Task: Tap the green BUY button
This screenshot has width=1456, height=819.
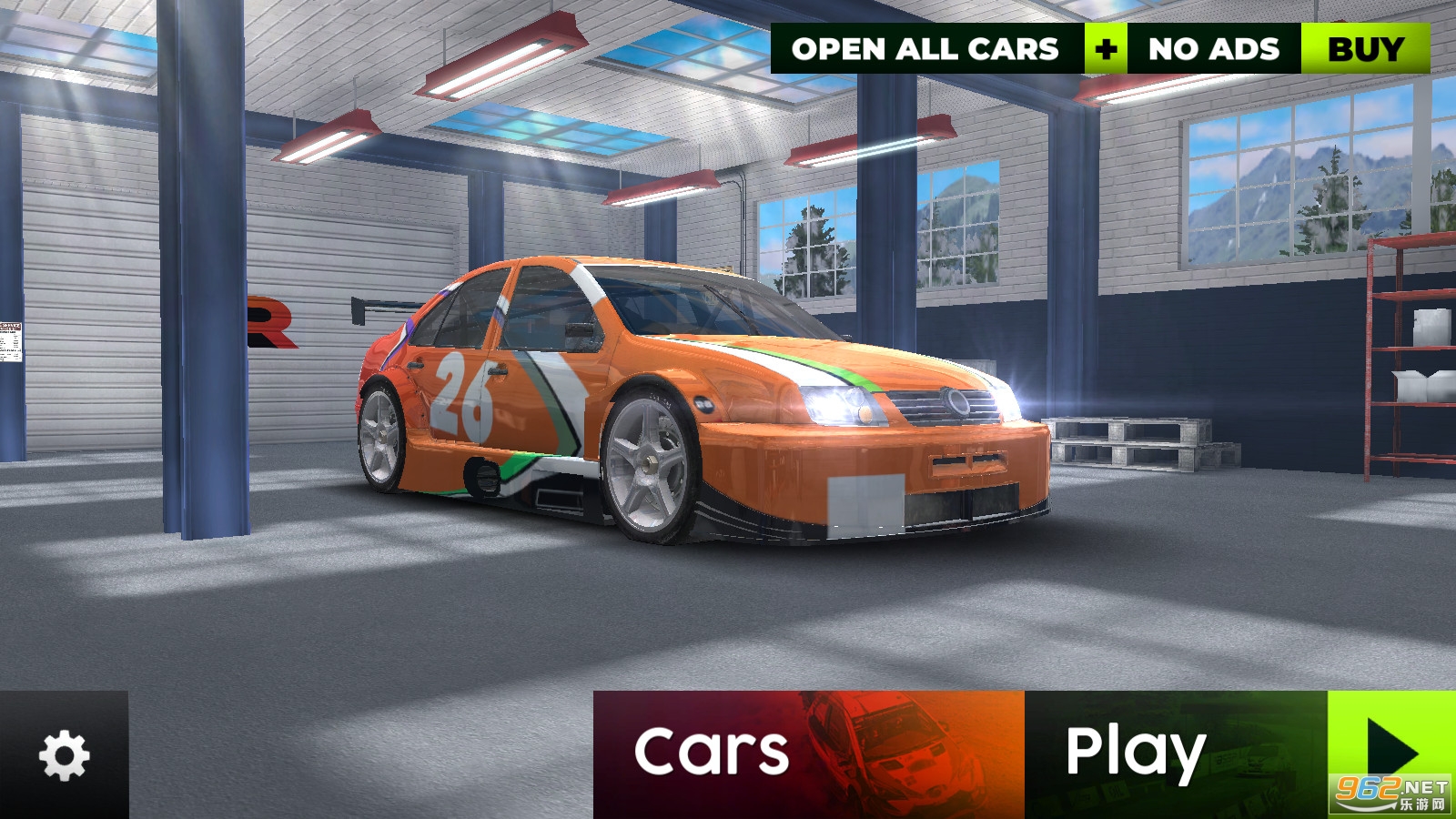Action: tap(1365, 49)
